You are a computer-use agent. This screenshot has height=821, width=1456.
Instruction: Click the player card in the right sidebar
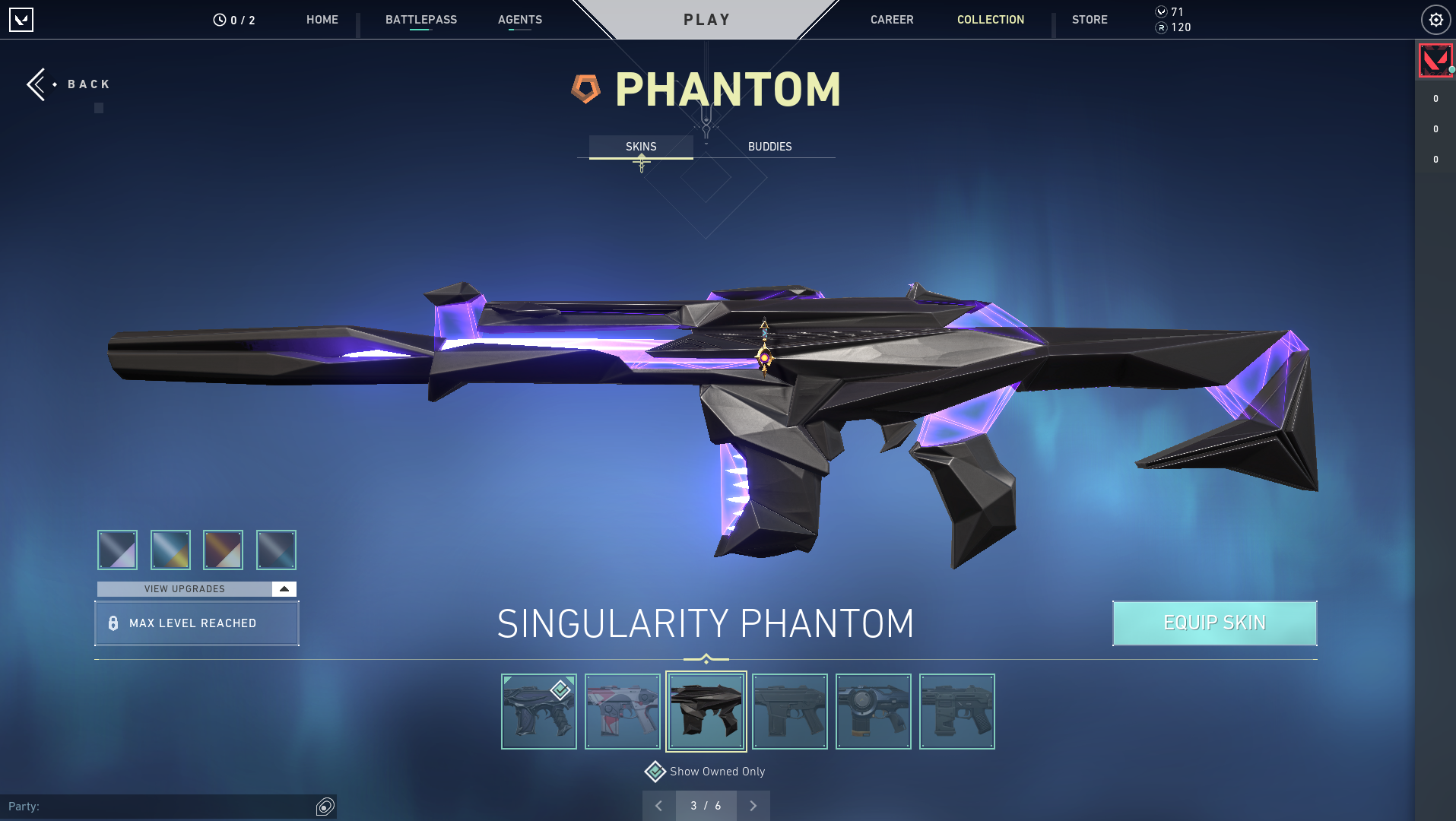1434,60
